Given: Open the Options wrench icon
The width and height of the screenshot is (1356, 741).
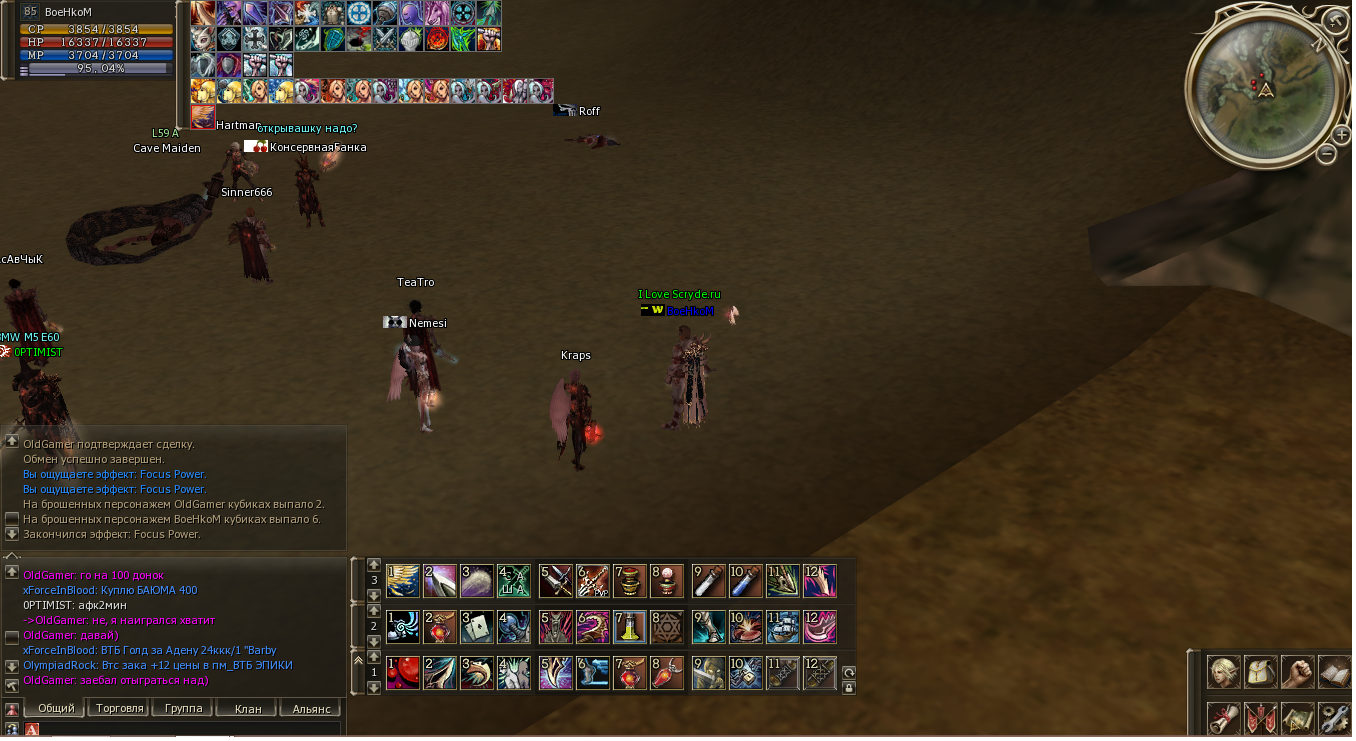Looking at the screenshot, I should [1334, 718].
